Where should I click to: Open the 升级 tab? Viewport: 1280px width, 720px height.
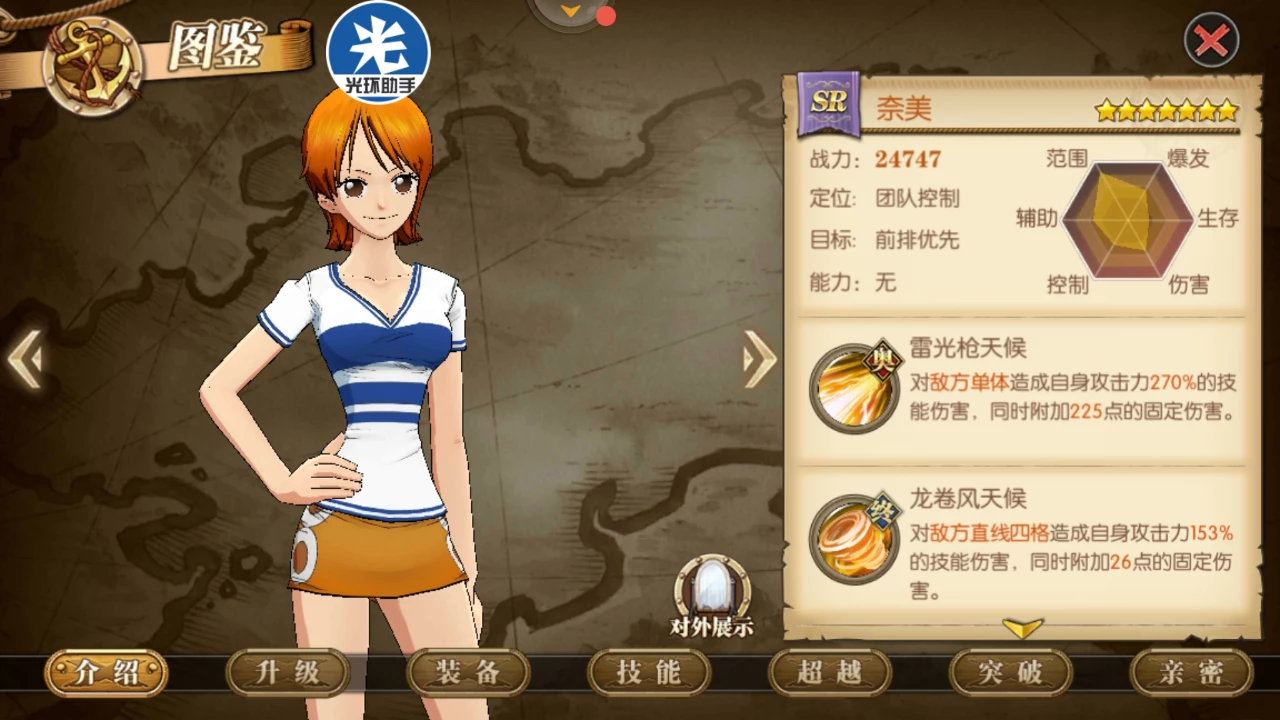click(x=287, y=672)
